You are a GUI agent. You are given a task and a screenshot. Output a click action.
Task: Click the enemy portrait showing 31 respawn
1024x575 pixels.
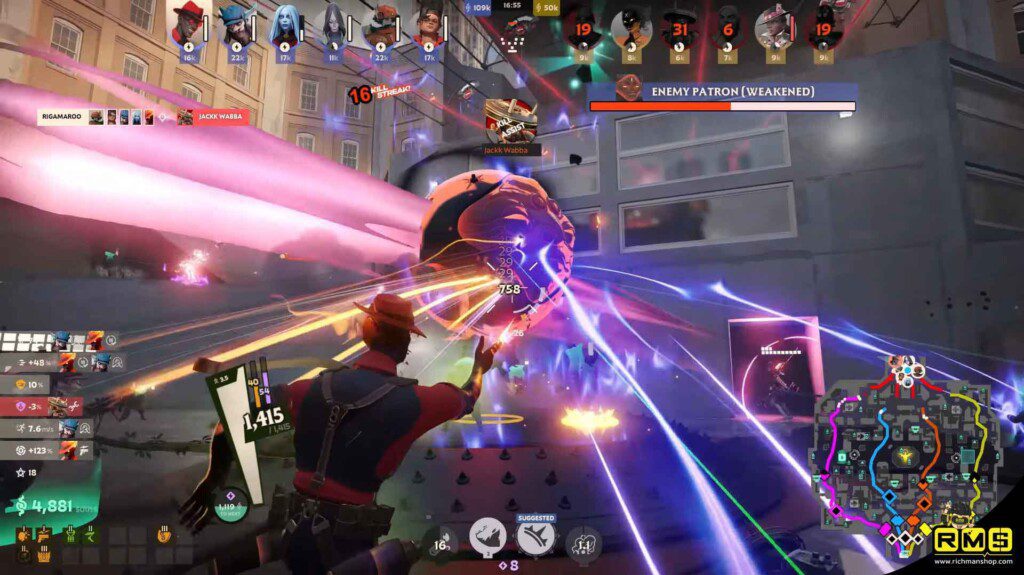point(681,28)
